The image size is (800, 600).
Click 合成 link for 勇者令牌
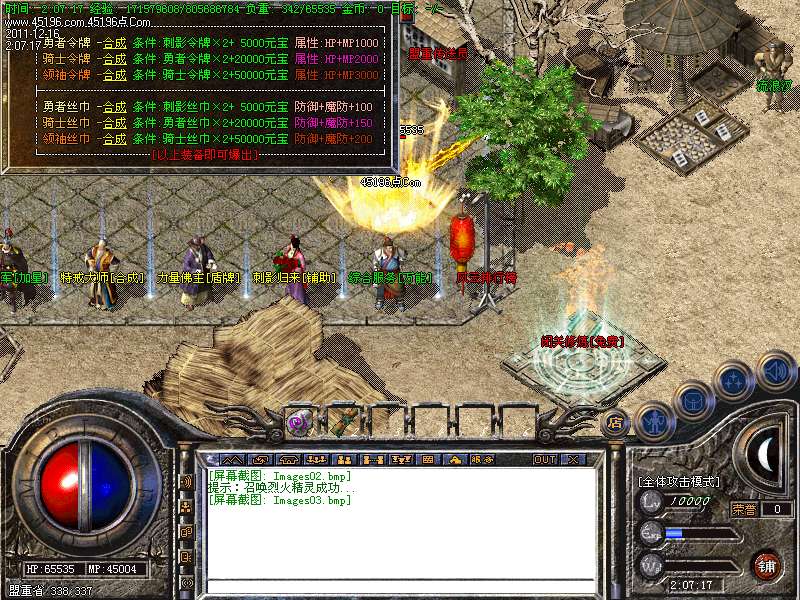[114, 44]
